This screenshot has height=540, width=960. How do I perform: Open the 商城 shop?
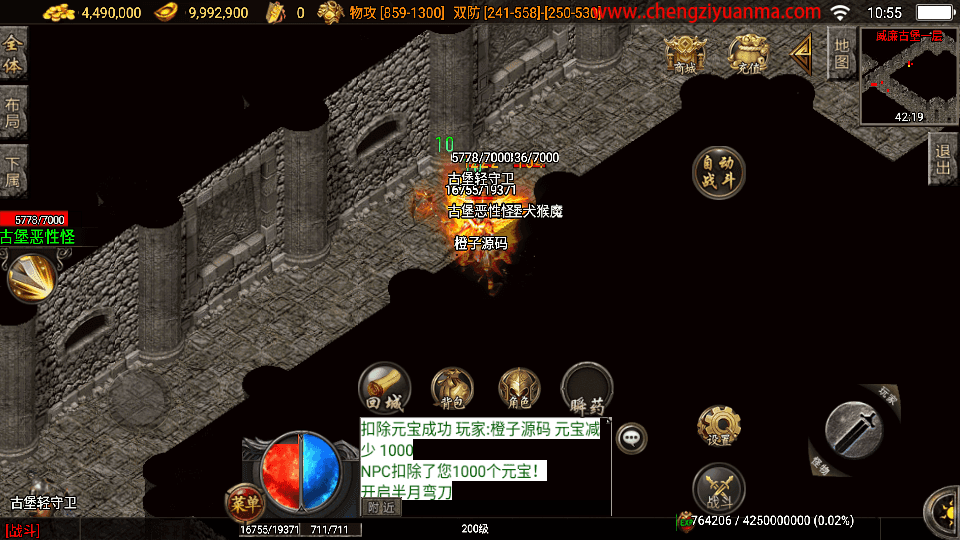685,55
